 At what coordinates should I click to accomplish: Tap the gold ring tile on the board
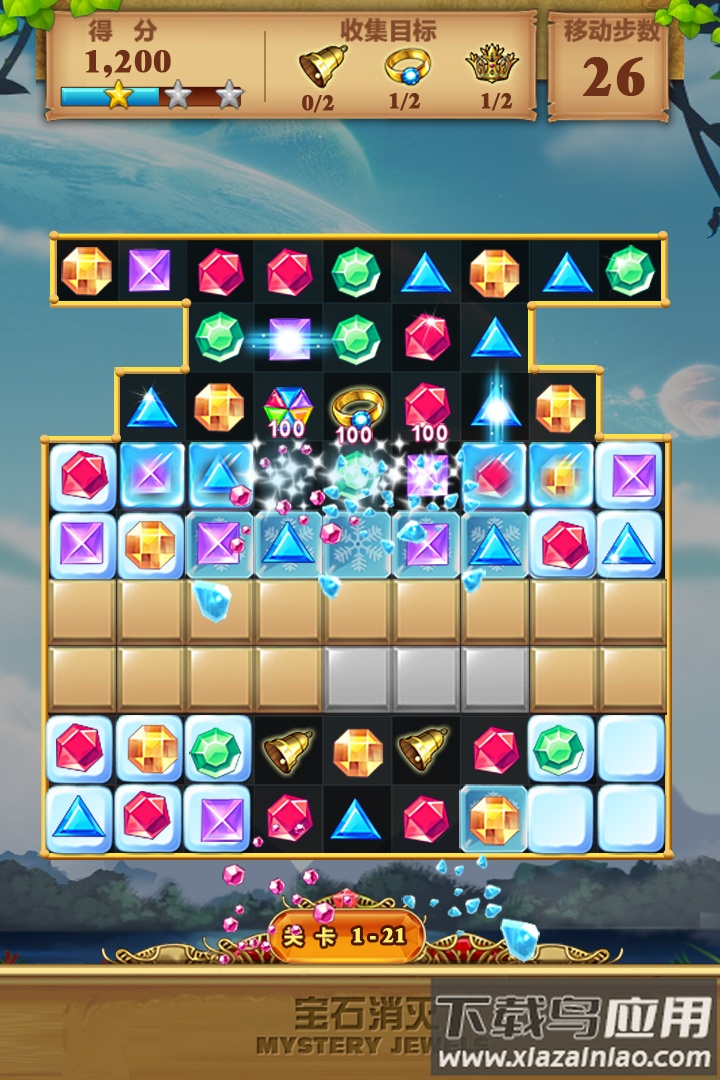pos(356,407)
